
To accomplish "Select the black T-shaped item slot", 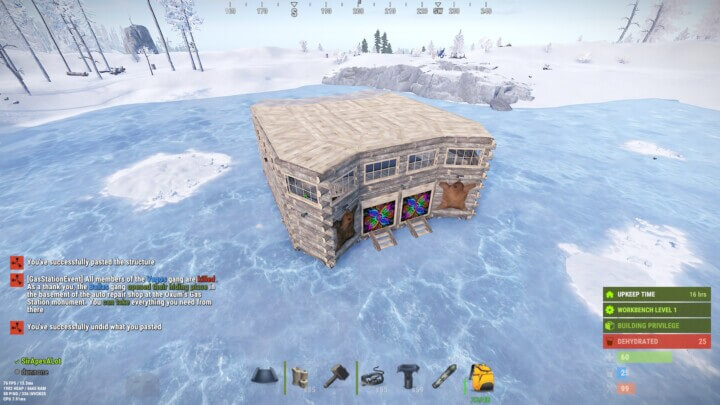I will coord(408,376).
